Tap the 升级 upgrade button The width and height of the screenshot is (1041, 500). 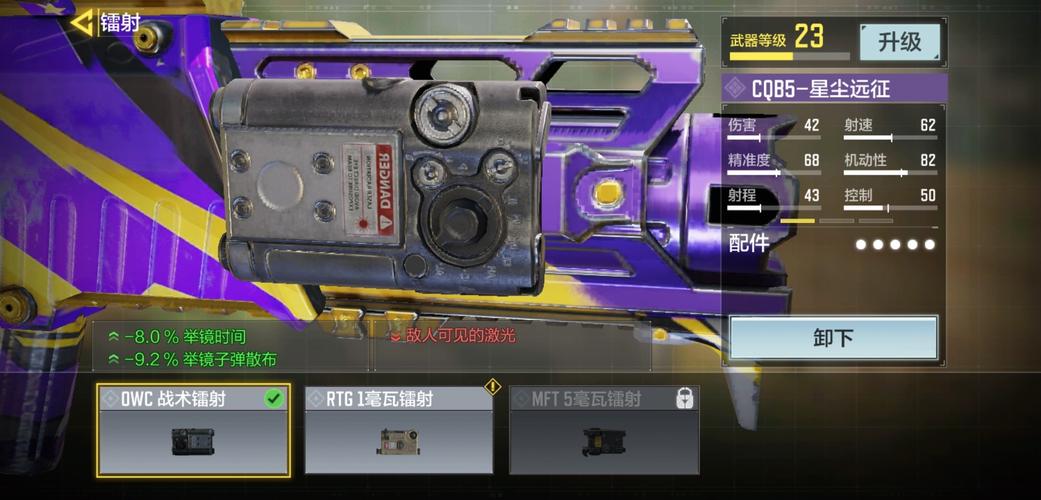pos(899,42)
